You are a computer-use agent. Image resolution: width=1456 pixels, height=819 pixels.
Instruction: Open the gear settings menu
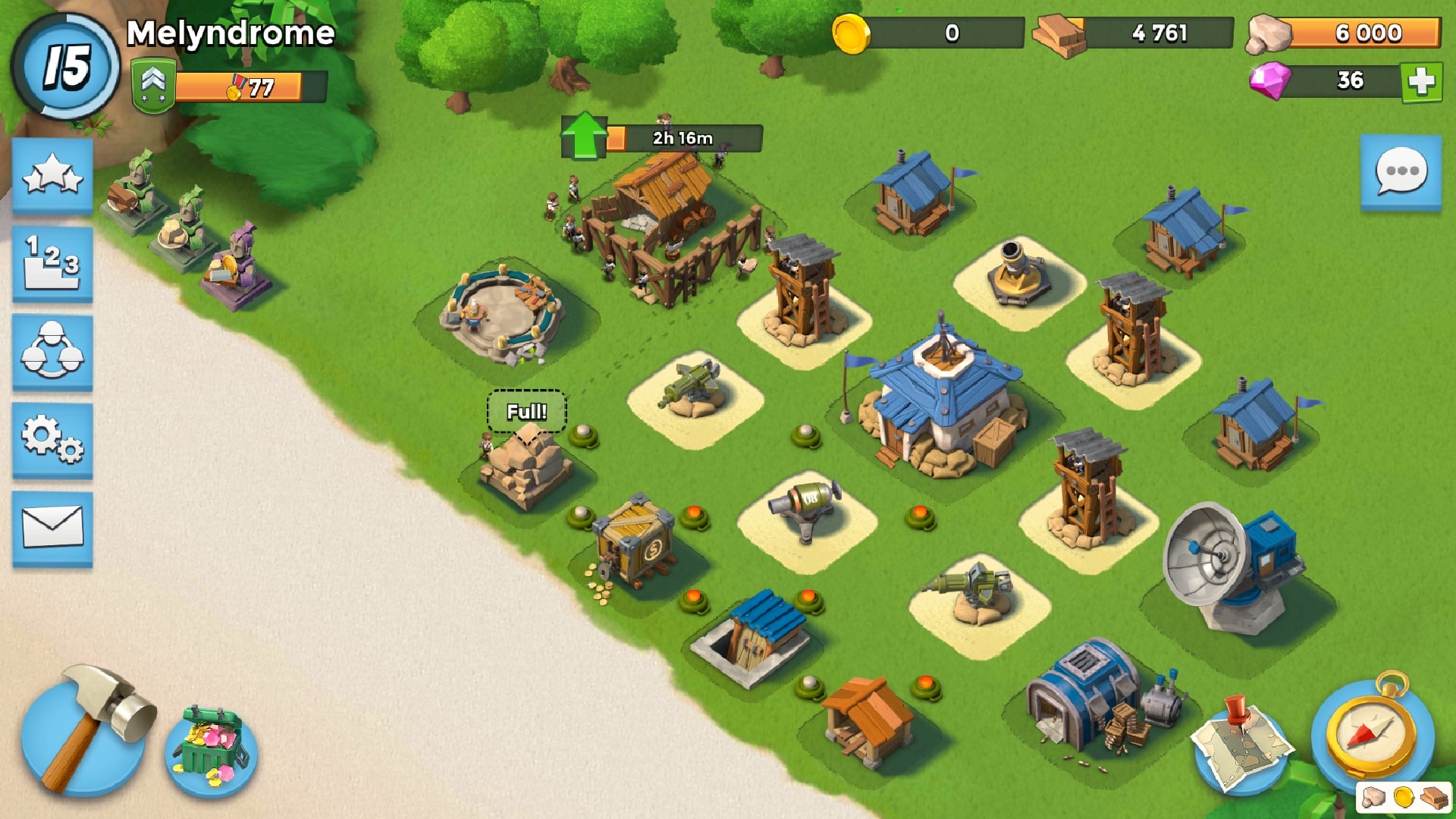click(52, 440)
